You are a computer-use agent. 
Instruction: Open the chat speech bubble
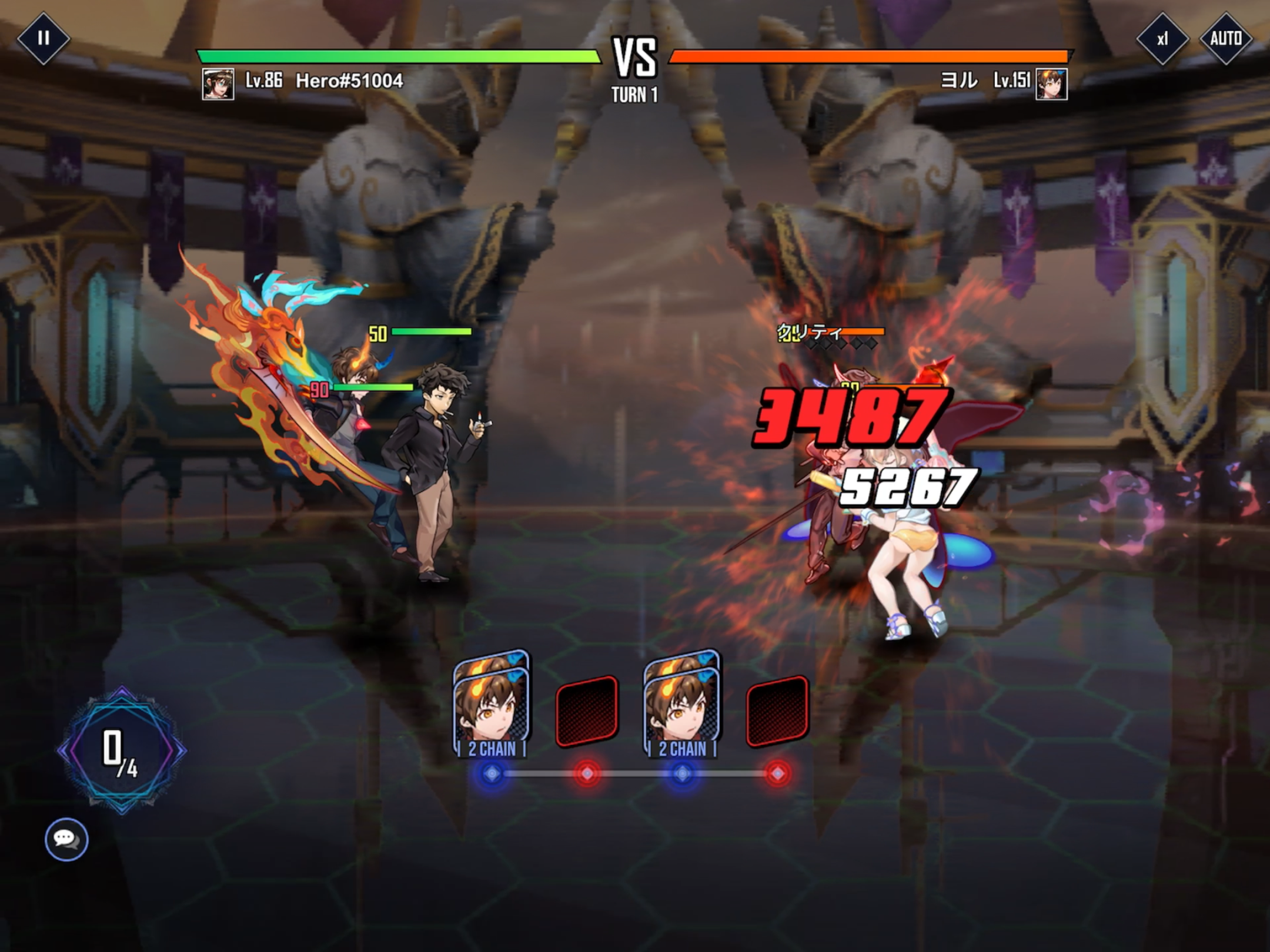(x=66, y=839)
